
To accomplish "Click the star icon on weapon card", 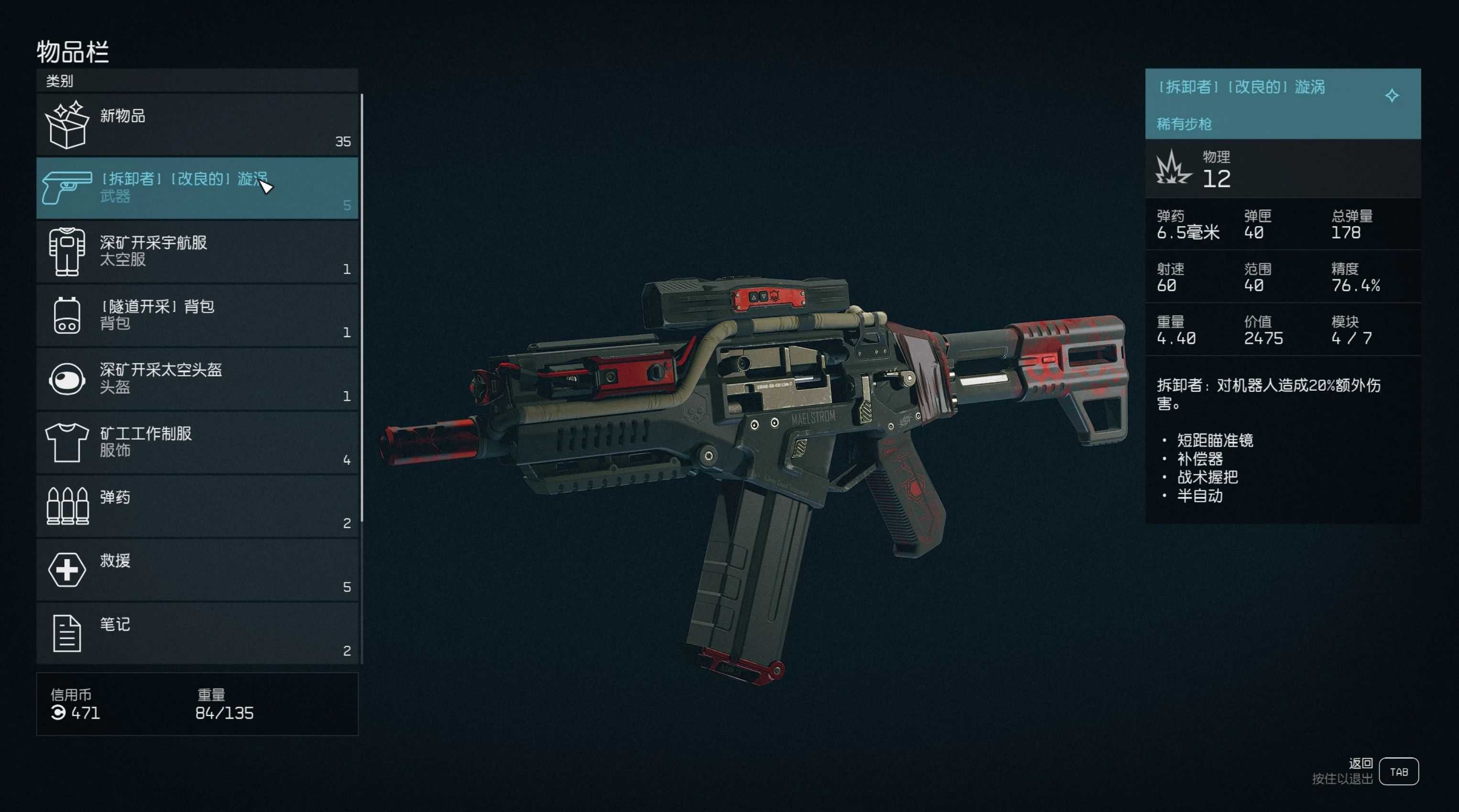I will point(1392,96).
